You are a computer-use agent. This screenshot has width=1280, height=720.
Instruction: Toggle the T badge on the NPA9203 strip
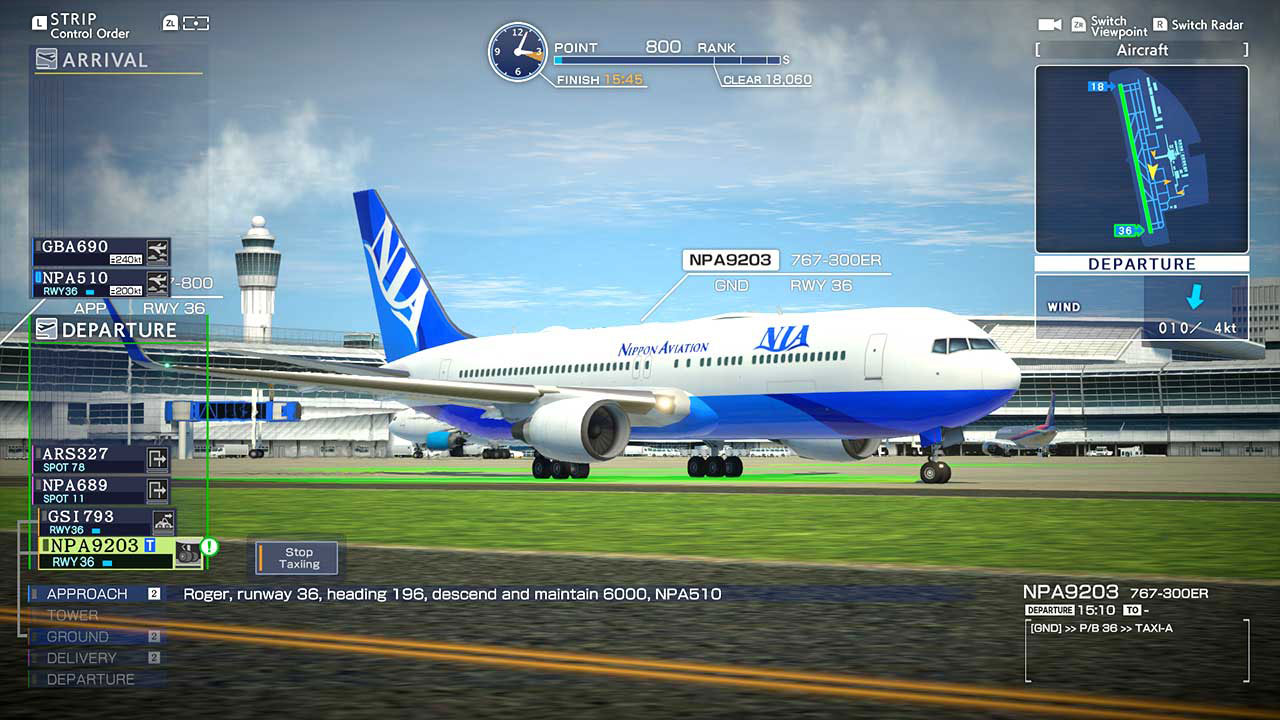pos(148,546)
